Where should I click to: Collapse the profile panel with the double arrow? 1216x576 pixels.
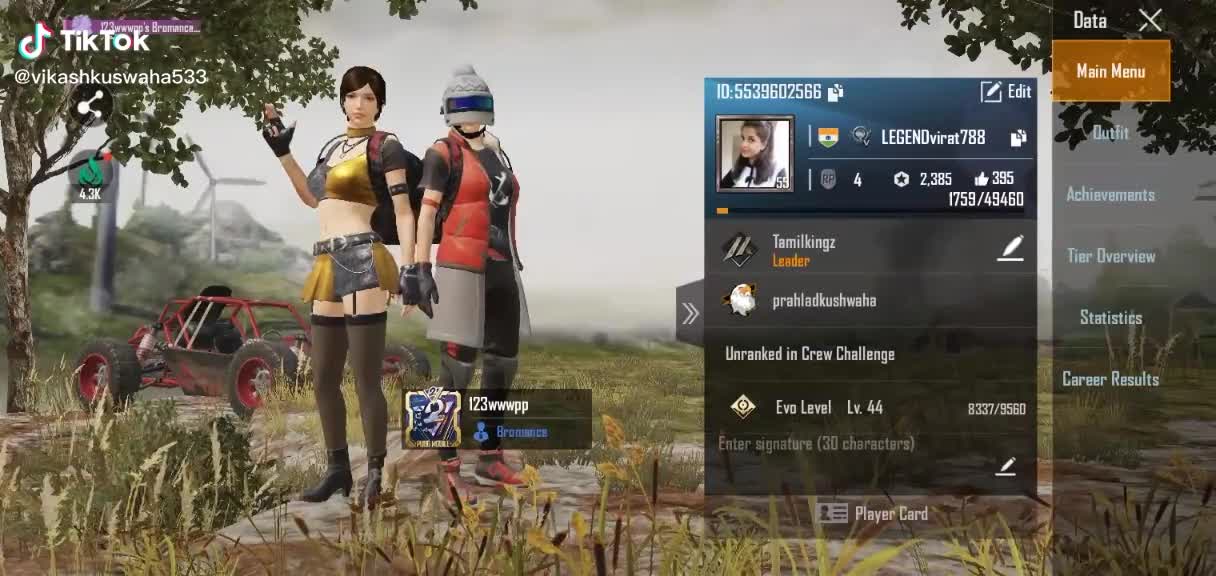click(x=690, y=314)
